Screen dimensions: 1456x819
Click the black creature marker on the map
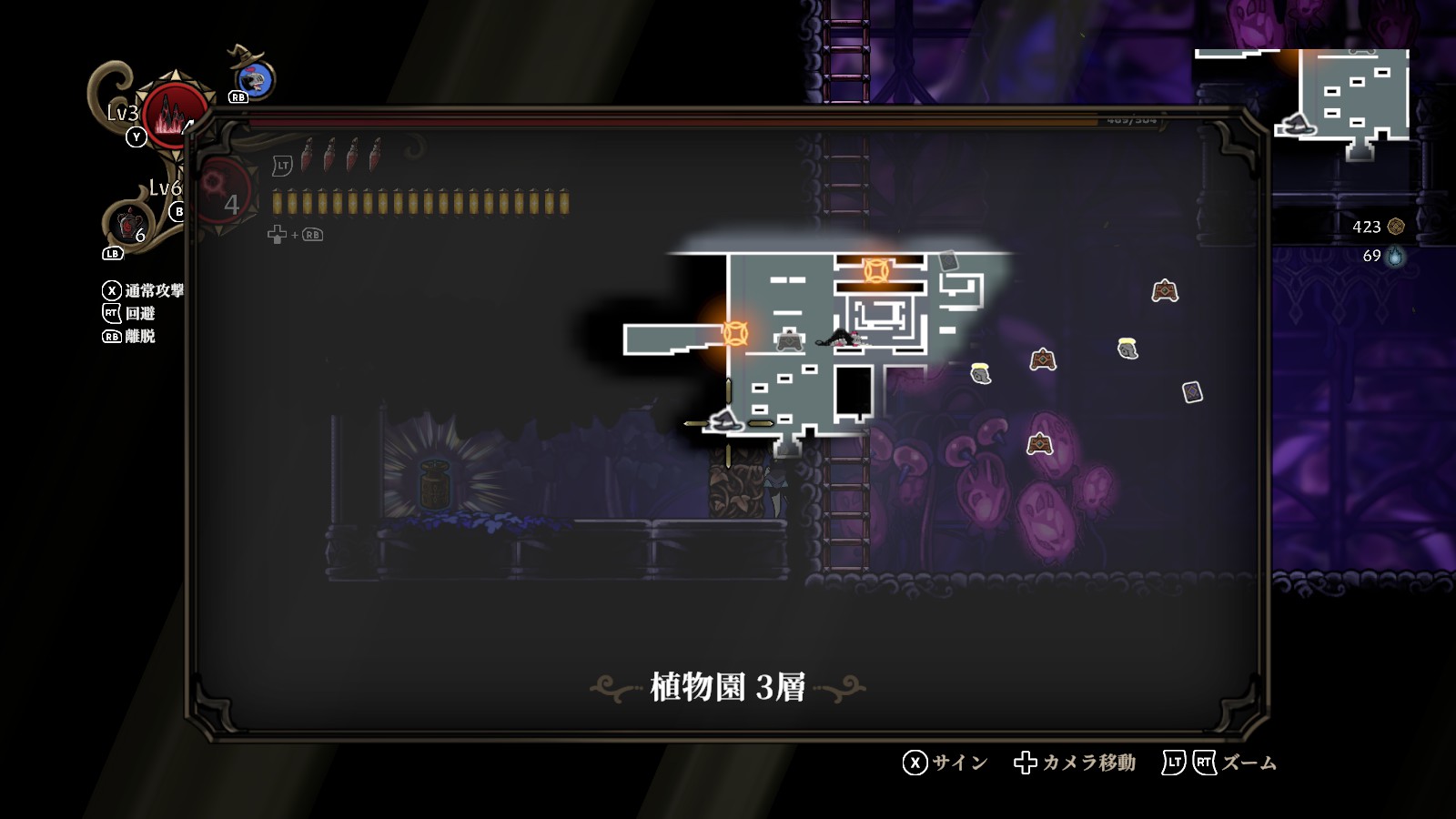pos(839,339)
